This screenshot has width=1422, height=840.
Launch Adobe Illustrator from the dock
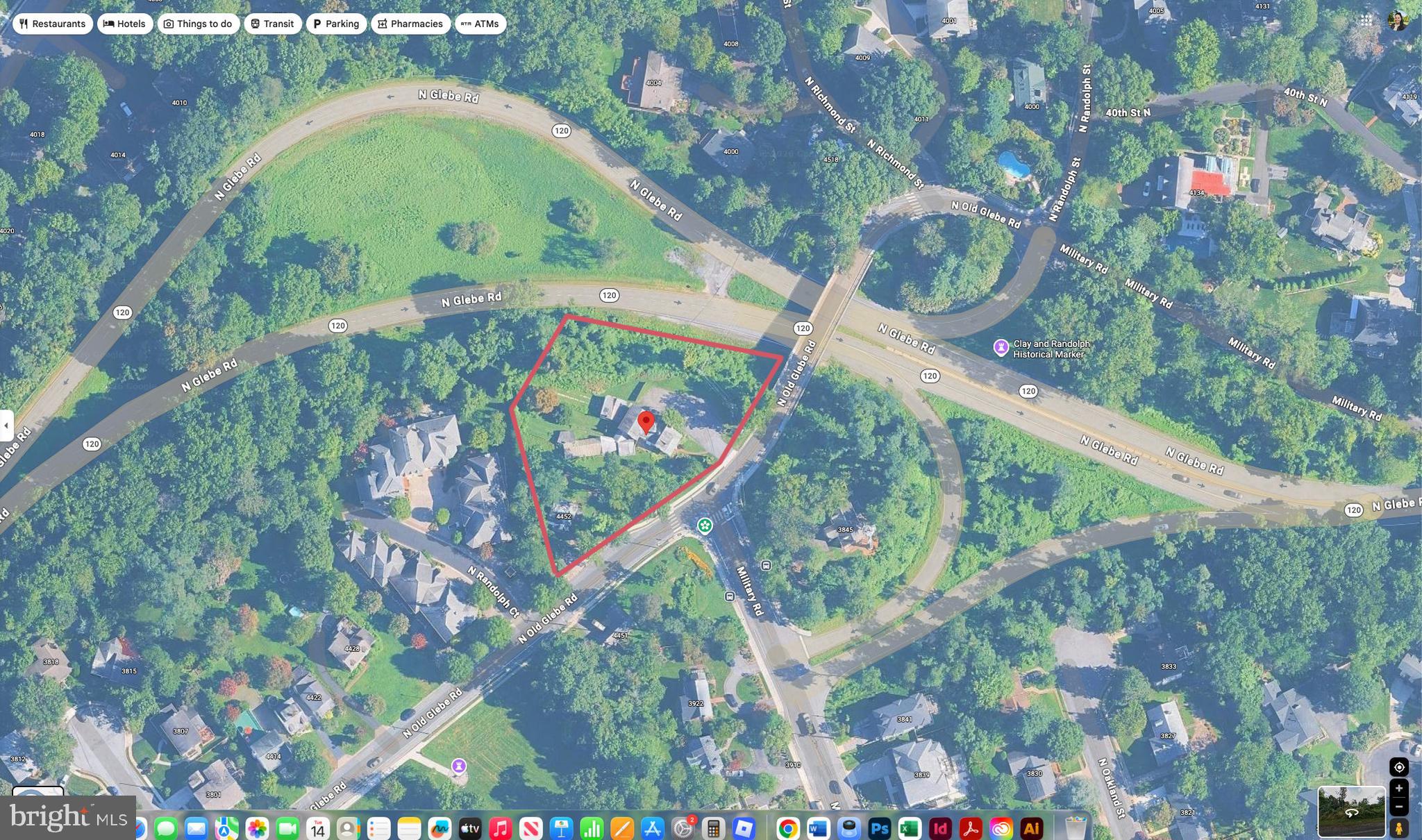click(1032, 828)
